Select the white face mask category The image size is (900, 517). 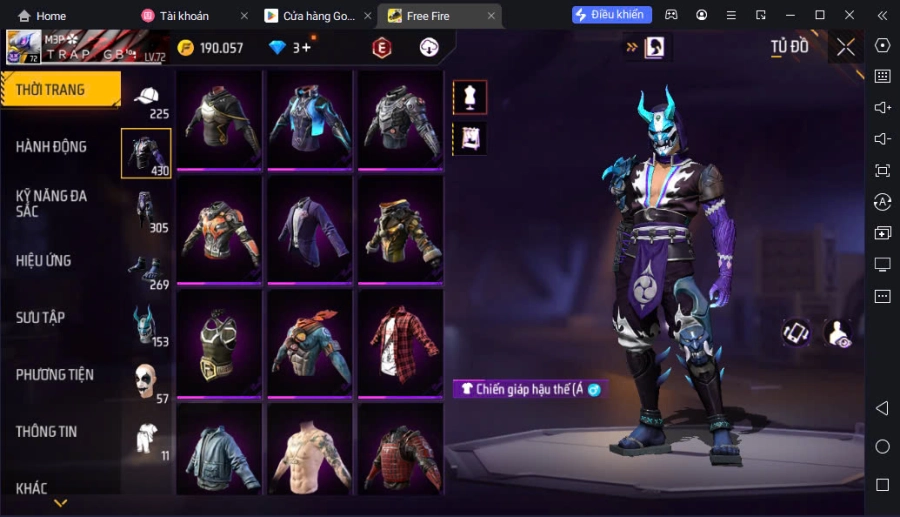click(147, 383)
